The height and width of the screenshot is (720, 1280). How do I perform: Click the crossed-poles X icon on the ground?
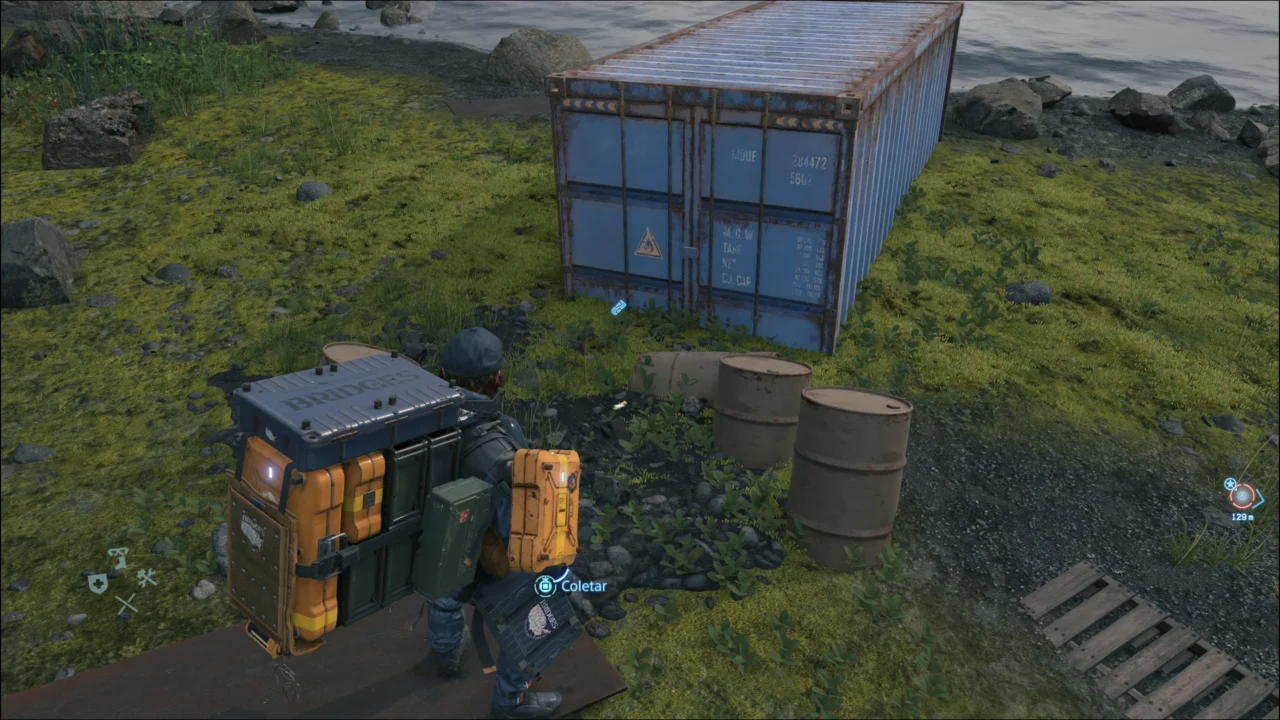(127, 603)
